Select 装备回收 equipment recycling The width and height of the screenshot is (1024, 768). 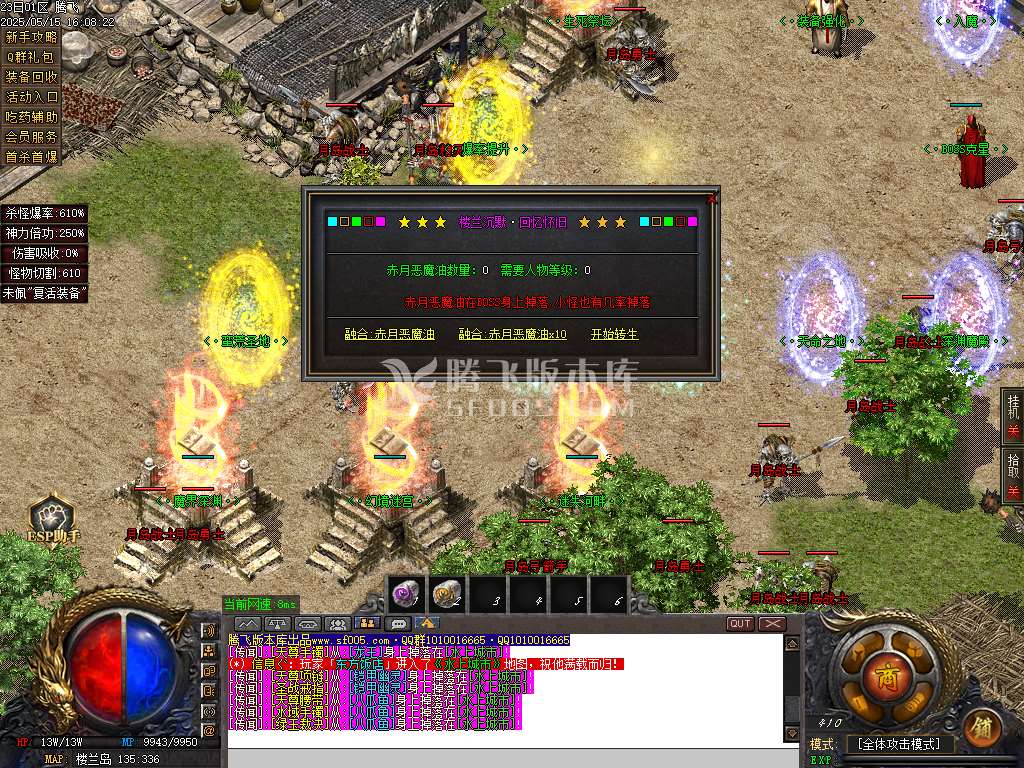click(31, 77)
